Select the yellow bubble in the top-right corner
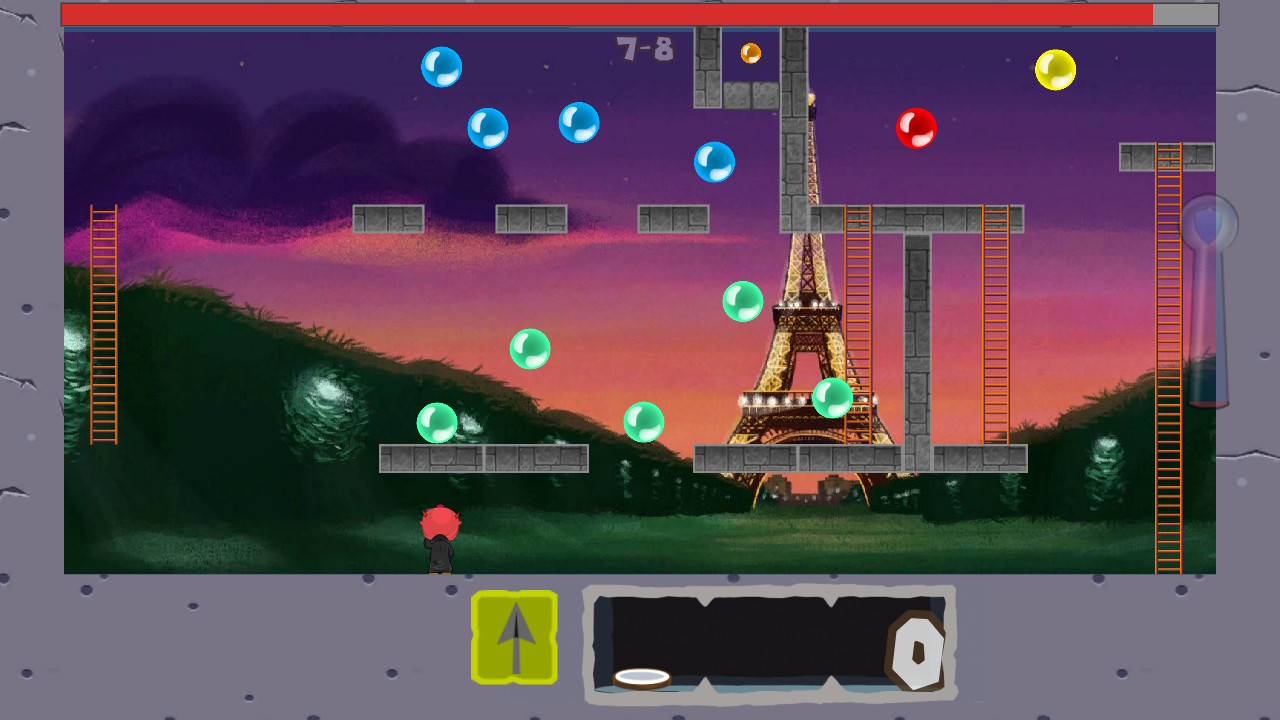The image size is (1280, 720). [x=1056, y=70]
